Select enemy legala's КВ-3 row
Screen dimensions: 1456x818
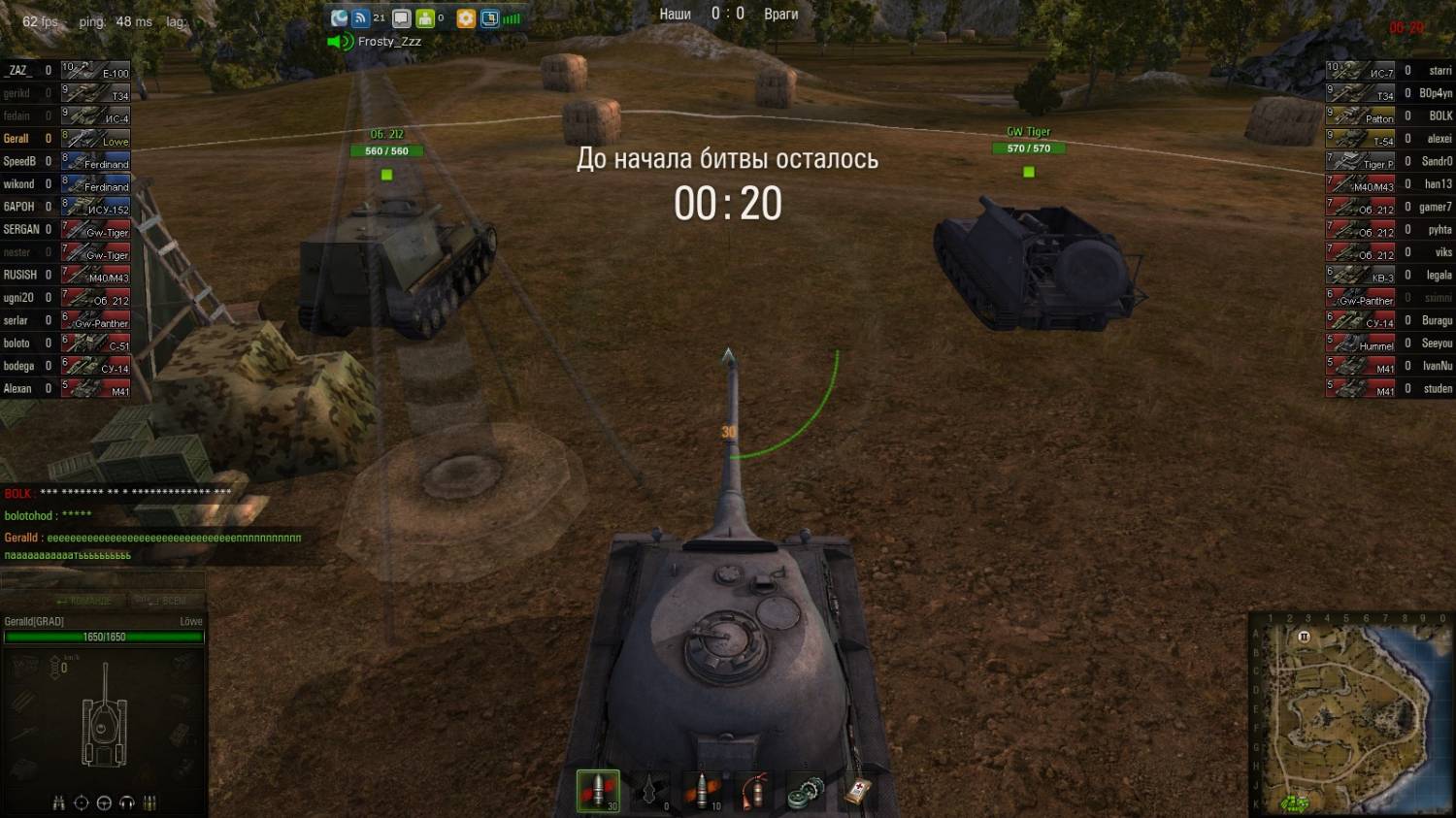pyautogui.click(x=1389, y=276)
